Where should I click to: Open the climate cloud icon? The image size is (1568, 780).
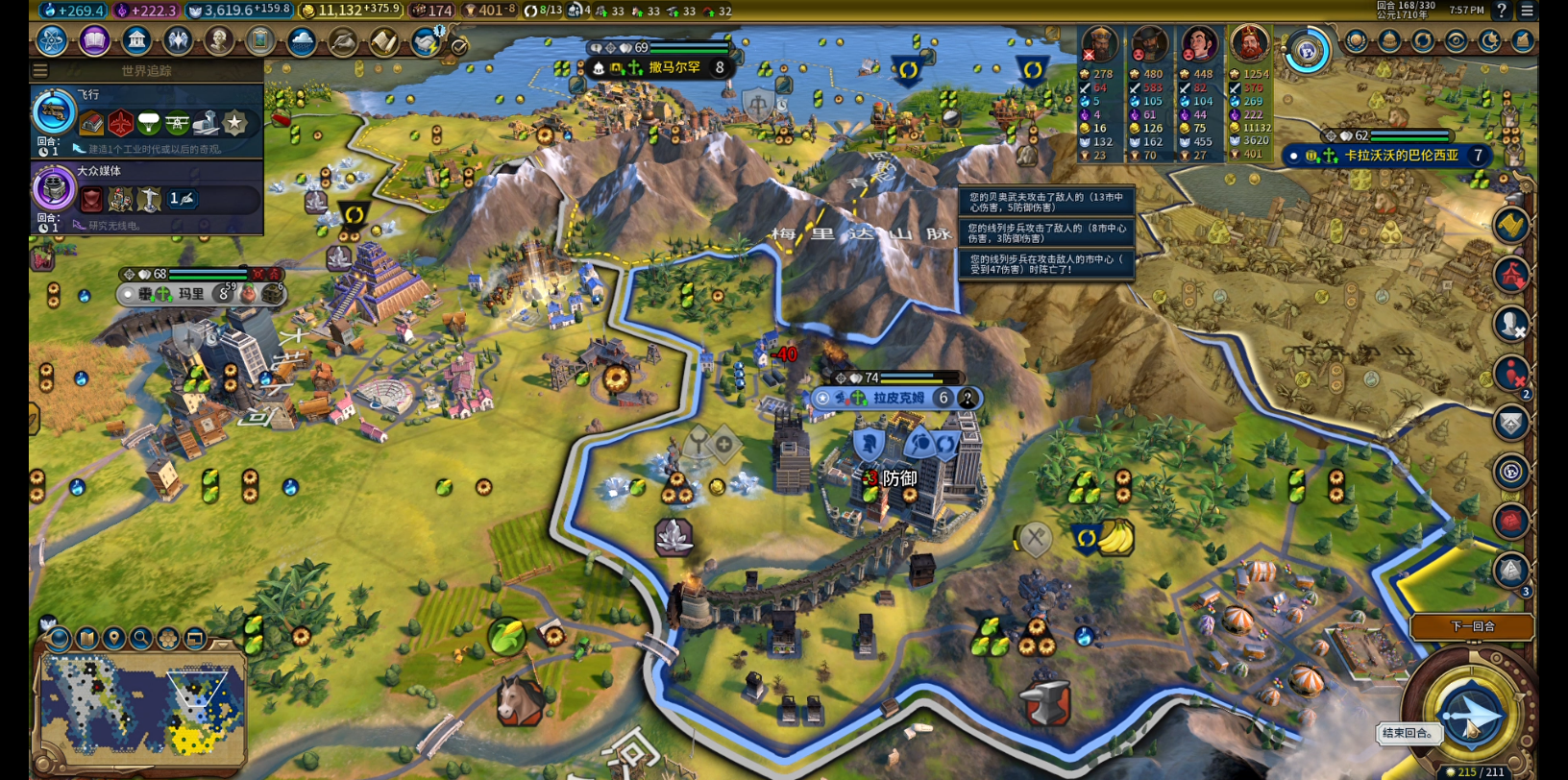pyautogui.click(x=302, y=41)
